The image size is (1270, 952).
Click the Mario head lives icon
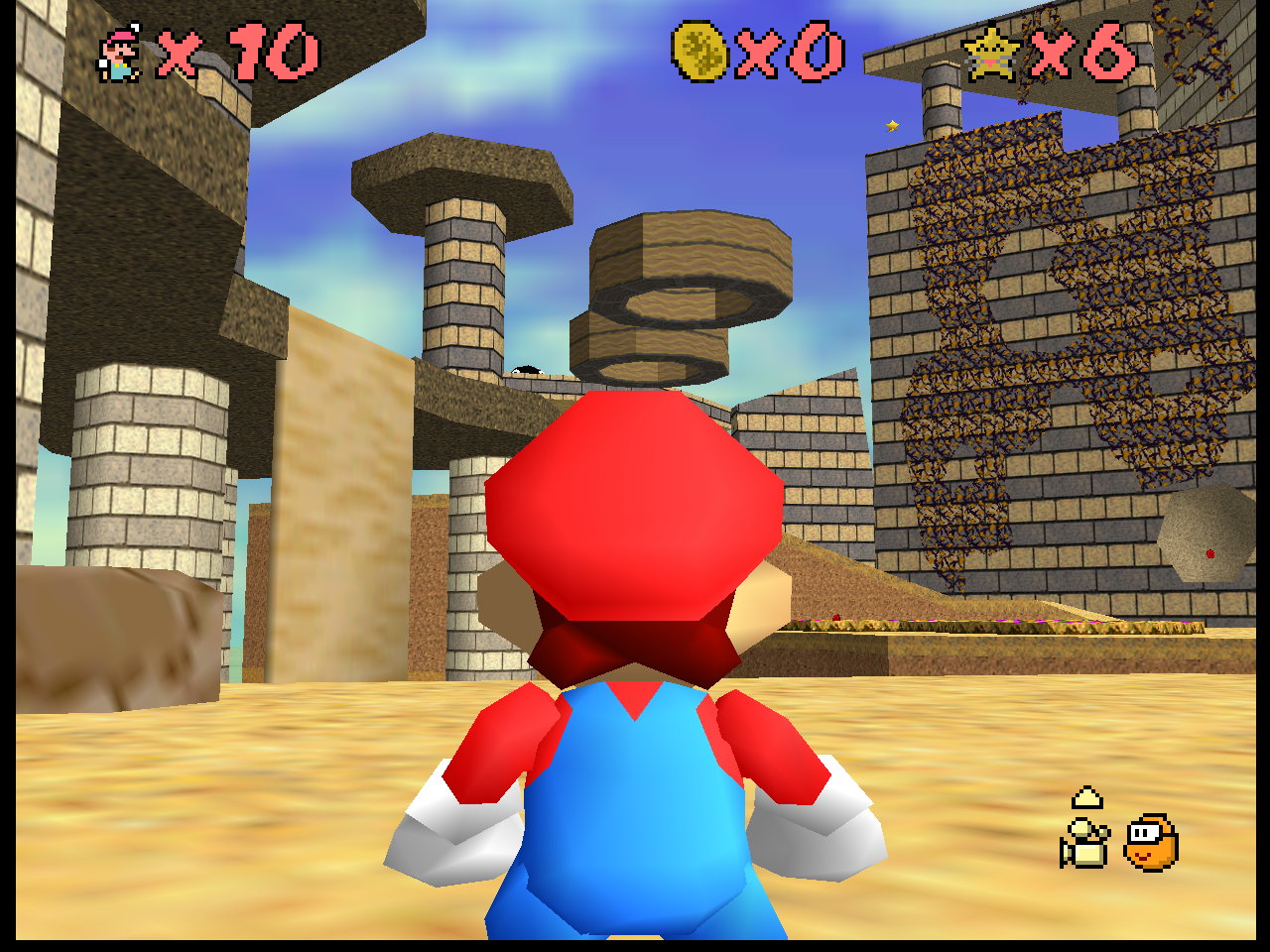119,55
